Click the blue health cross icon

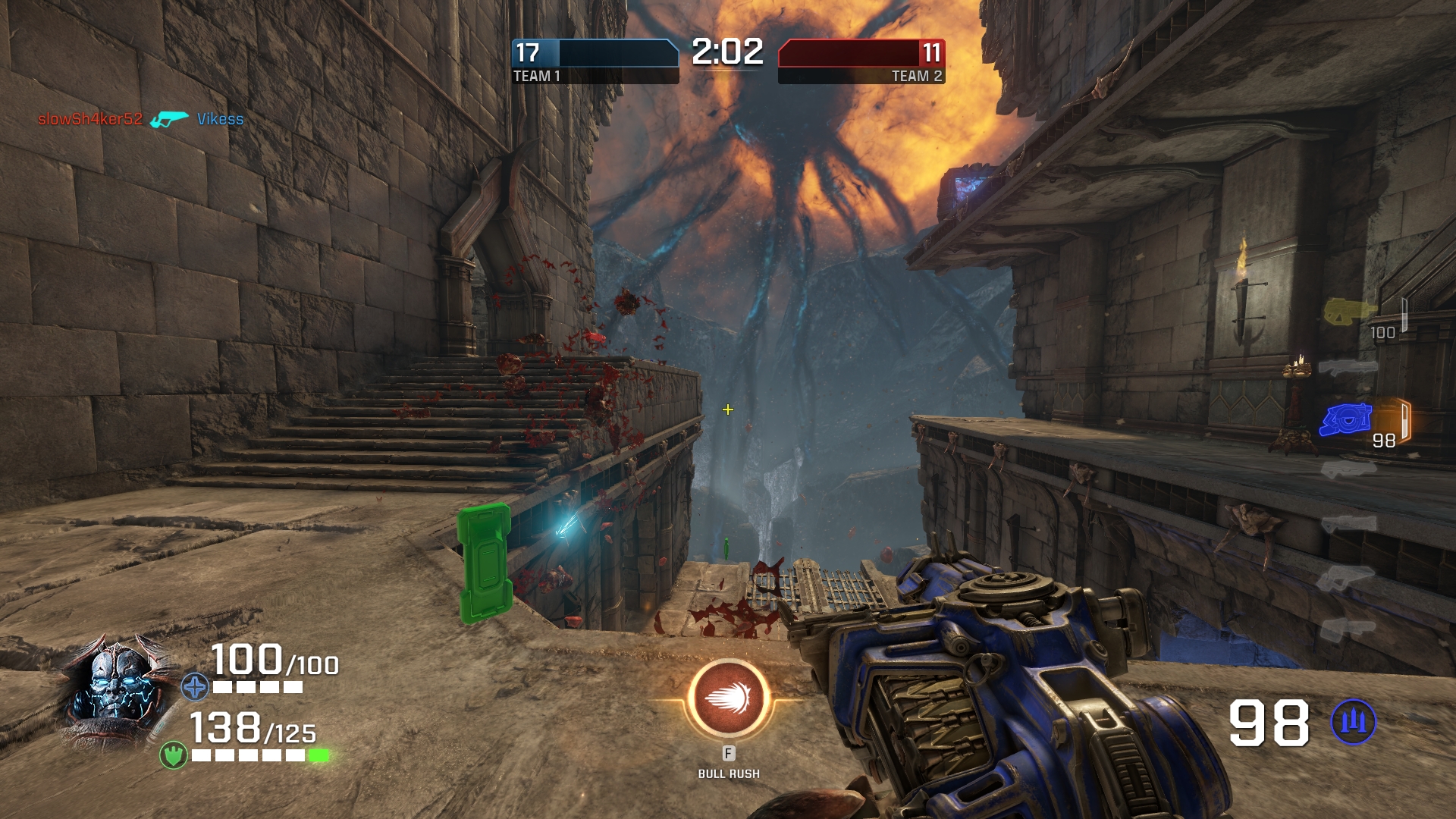[195, 687]
